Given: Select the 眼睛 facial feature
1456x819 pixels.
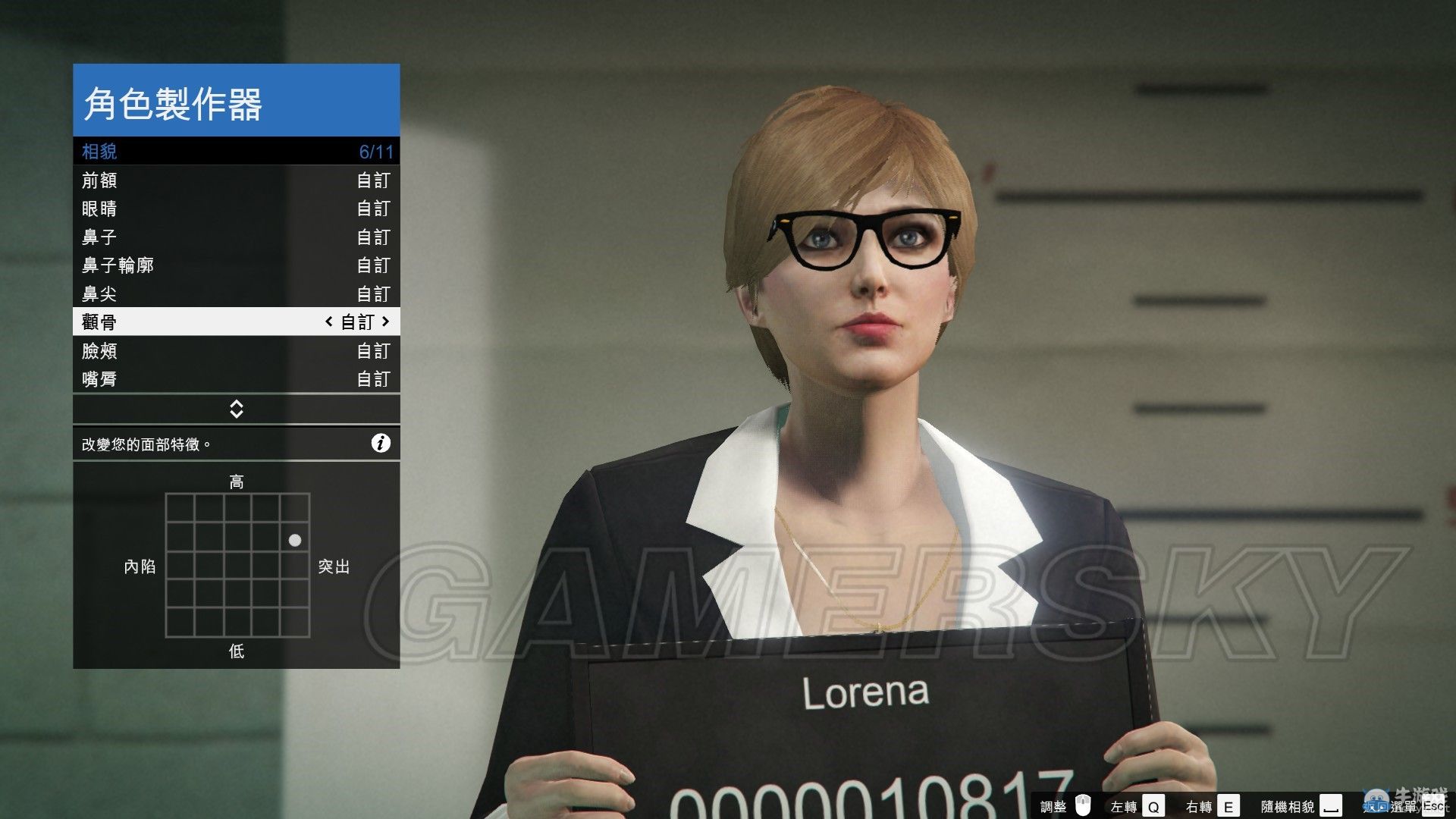Looking at the screenshot, I should [236, 209].
